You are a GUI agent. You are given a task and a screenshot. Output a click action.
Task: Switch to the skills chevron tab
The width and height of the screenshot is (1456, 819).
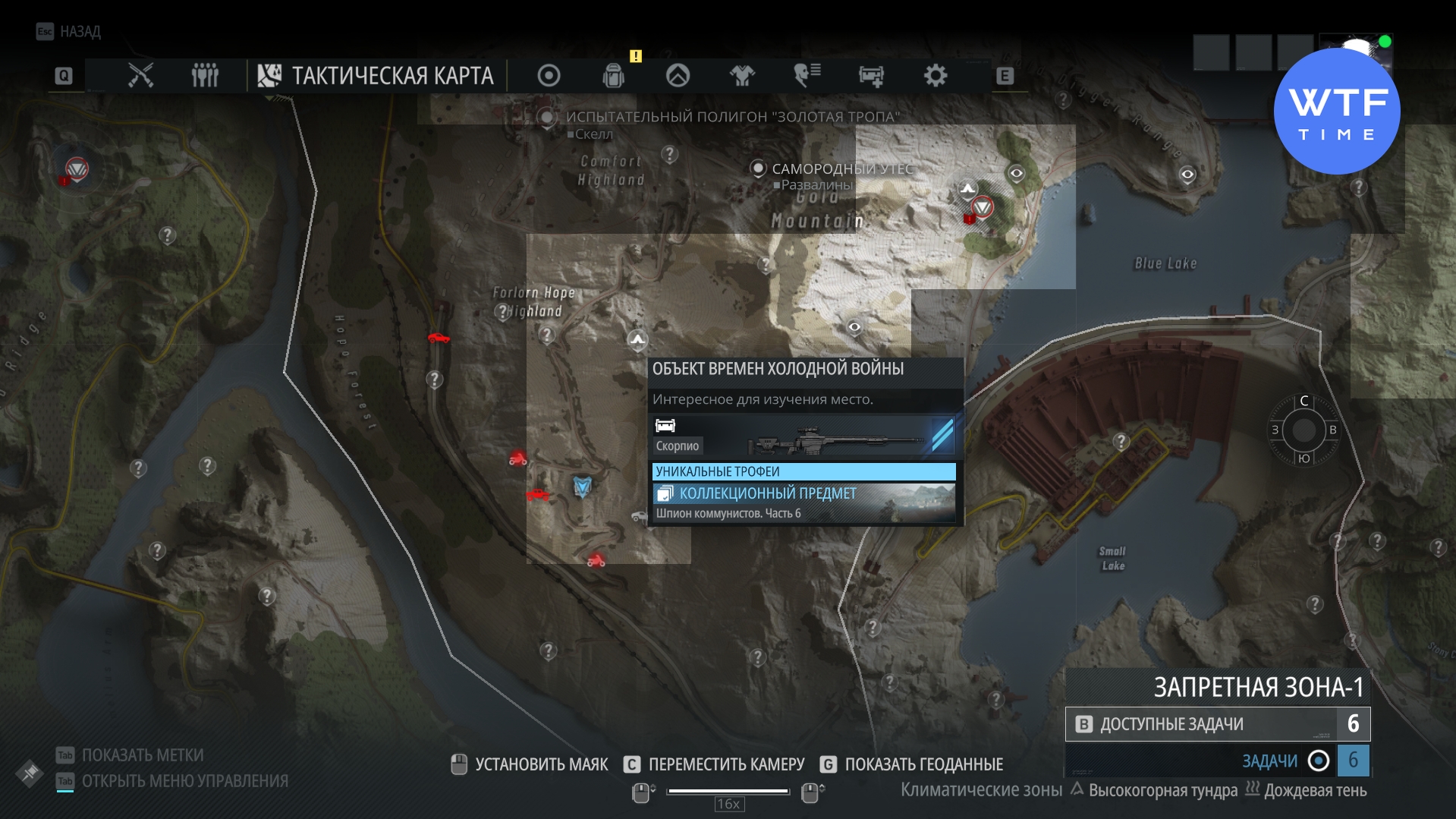[678, 75]
